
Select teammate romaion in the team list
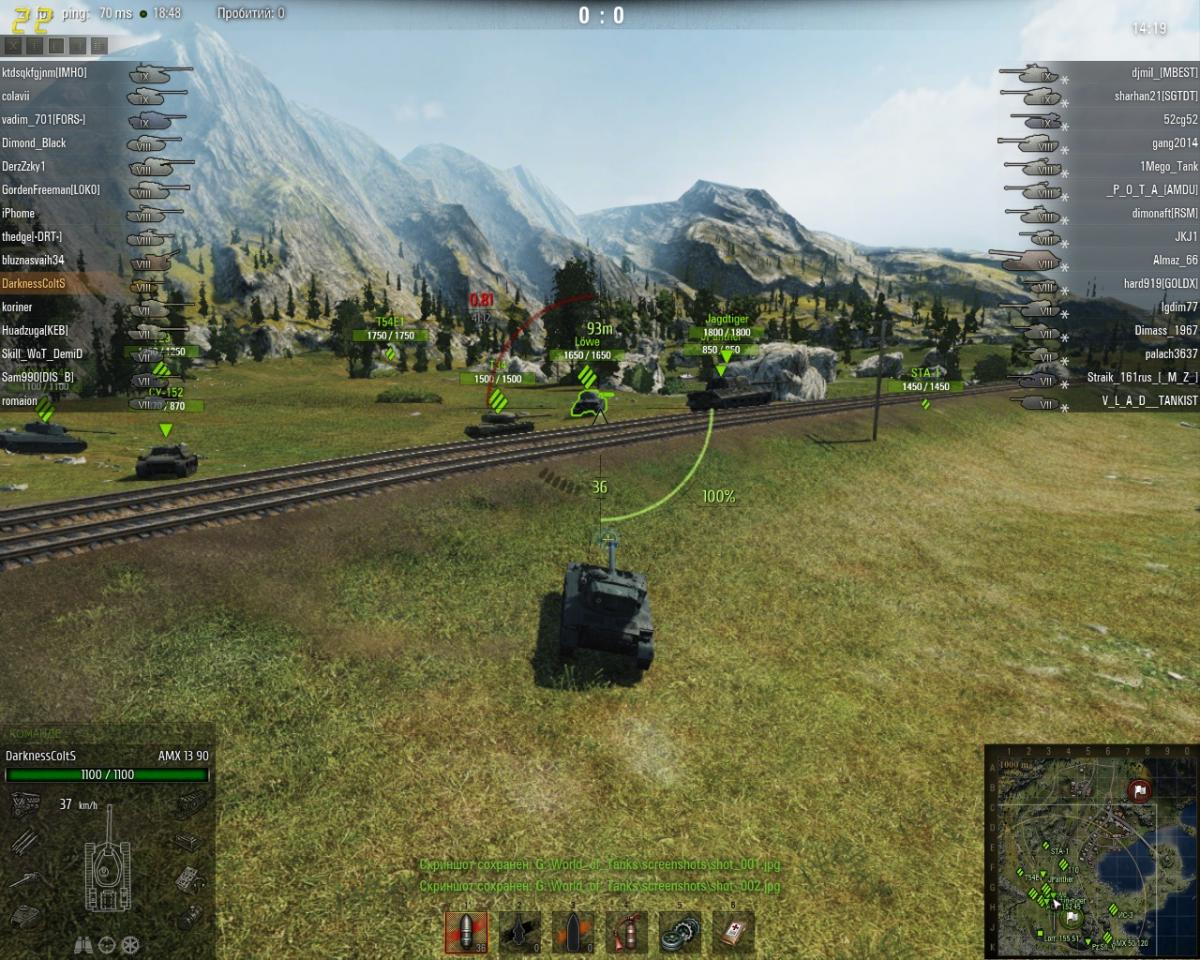[20, 401]
